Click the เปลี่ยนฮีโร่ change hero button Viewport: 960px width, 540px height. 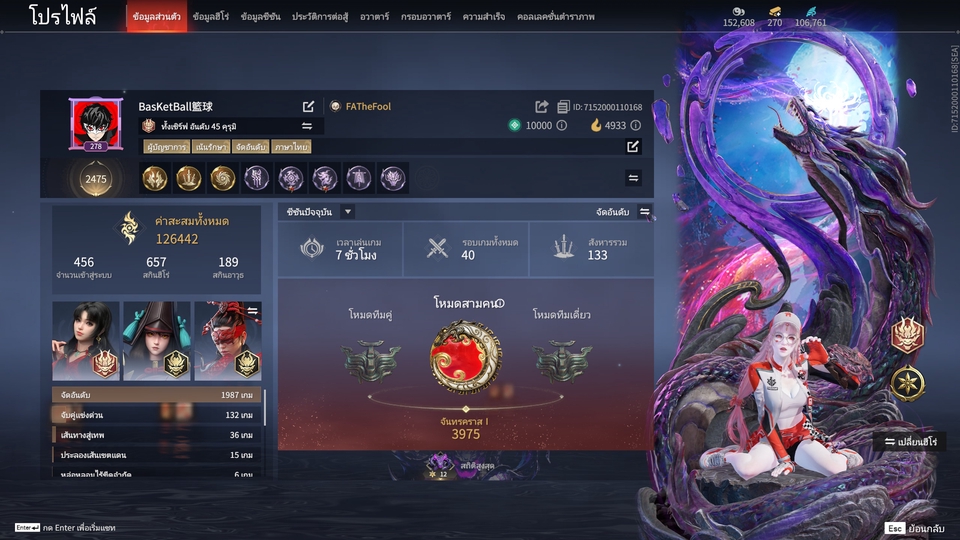[909, 442]
